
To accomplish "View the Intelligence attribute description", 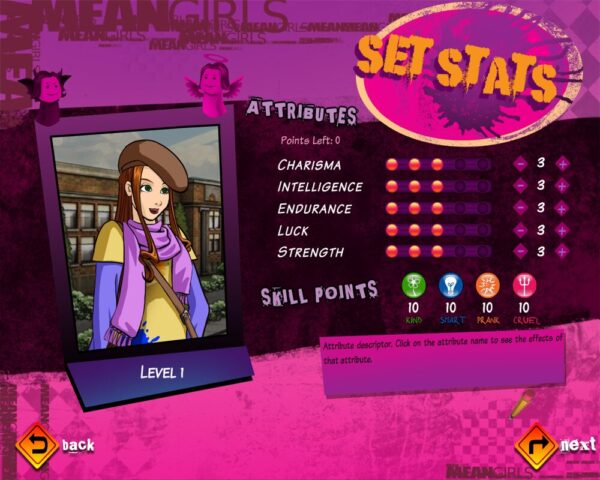I will pyautogui.click(x=320, y=187).
